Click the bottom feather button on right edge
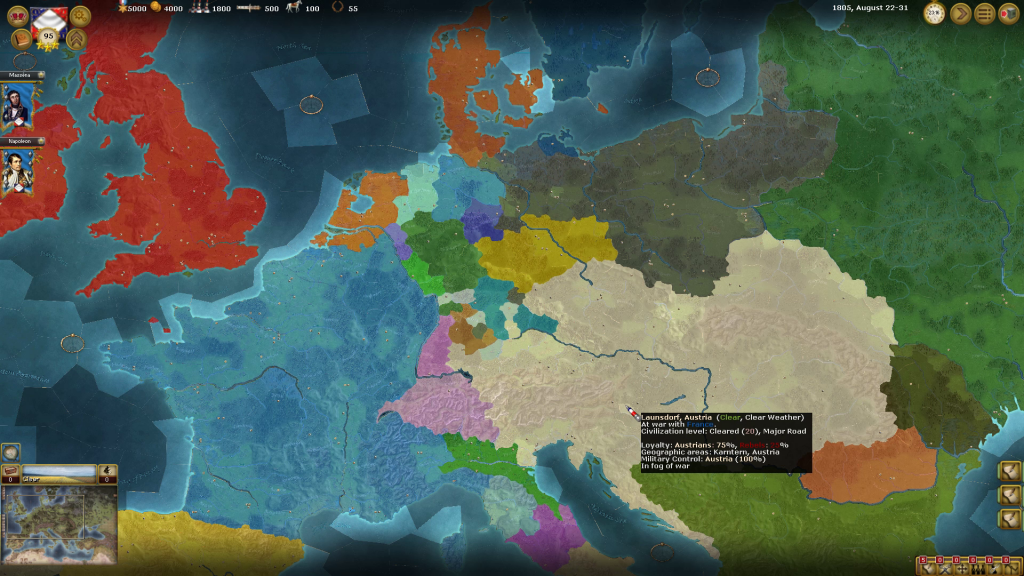The image size is (1024, 576). [1009, 518]
